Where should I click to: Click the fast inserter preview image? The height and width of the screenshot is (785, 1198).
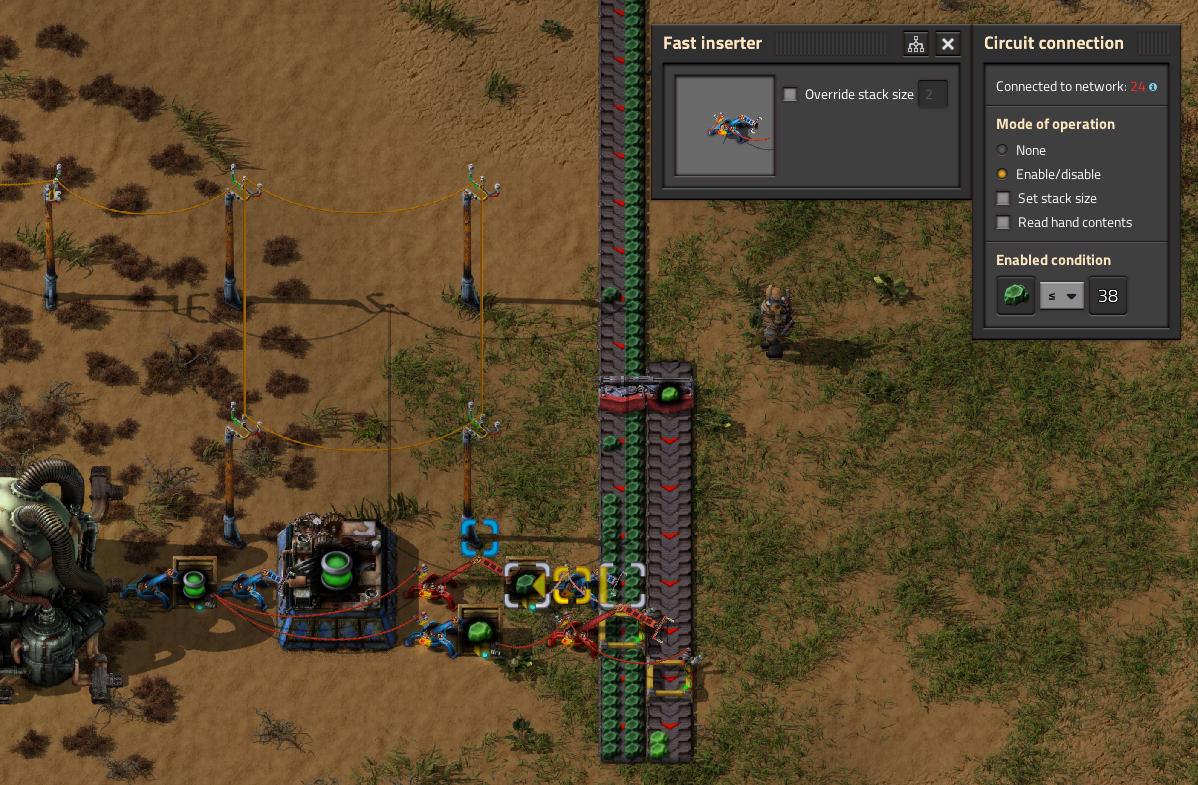(x=725, y=126)
